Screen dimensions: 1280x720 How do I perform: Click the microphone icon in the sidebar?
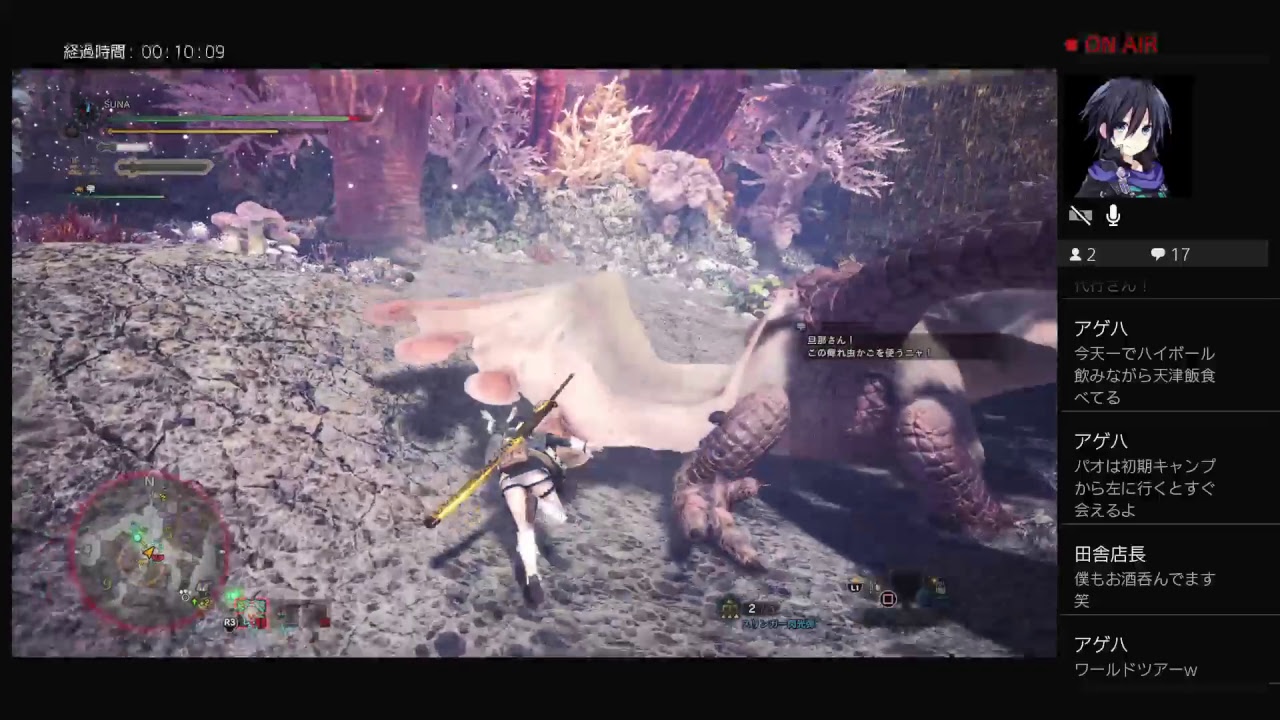point(1112,215)
